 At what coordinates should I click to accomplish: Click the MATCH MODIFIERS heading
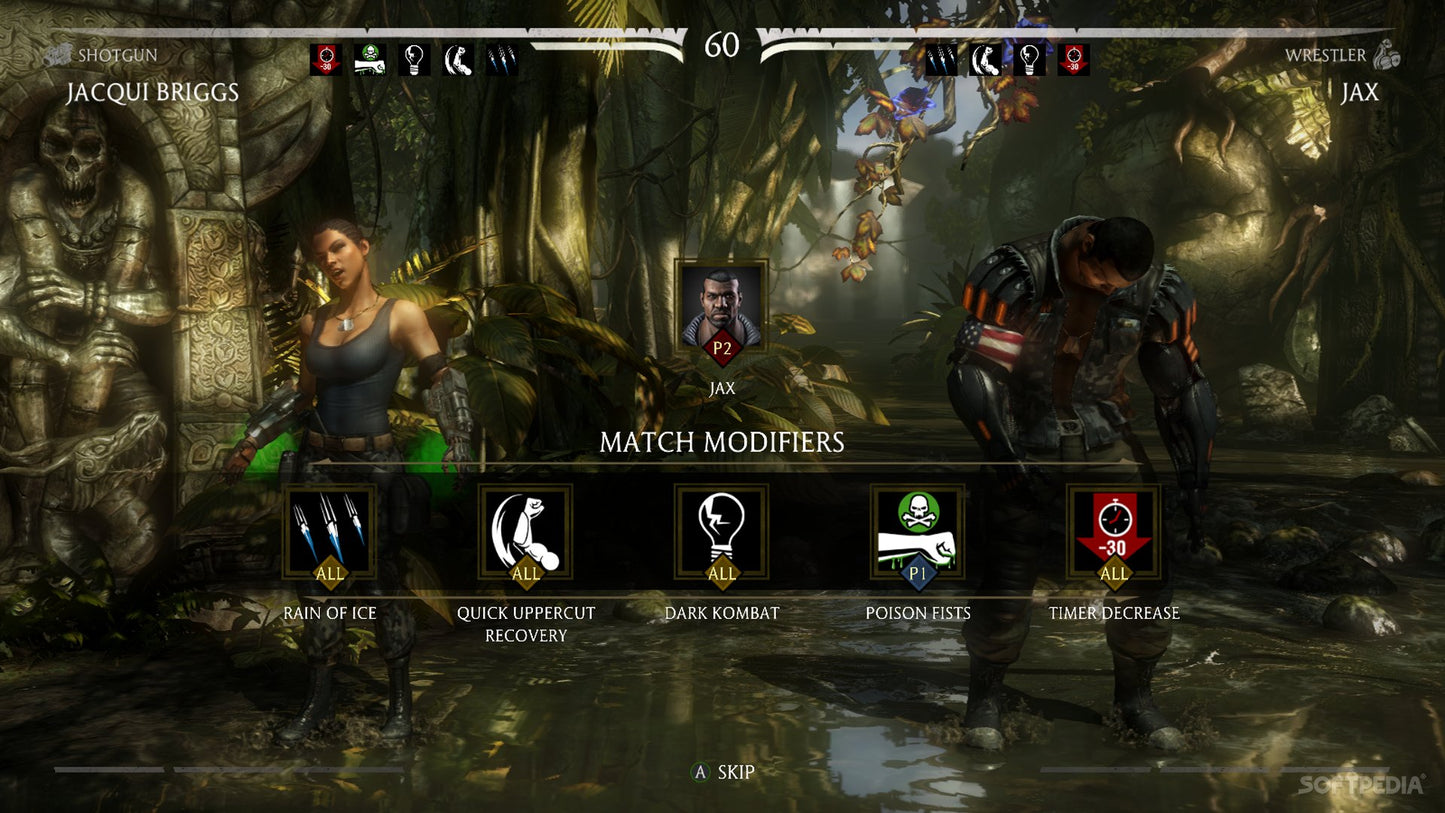pos(722,439)
